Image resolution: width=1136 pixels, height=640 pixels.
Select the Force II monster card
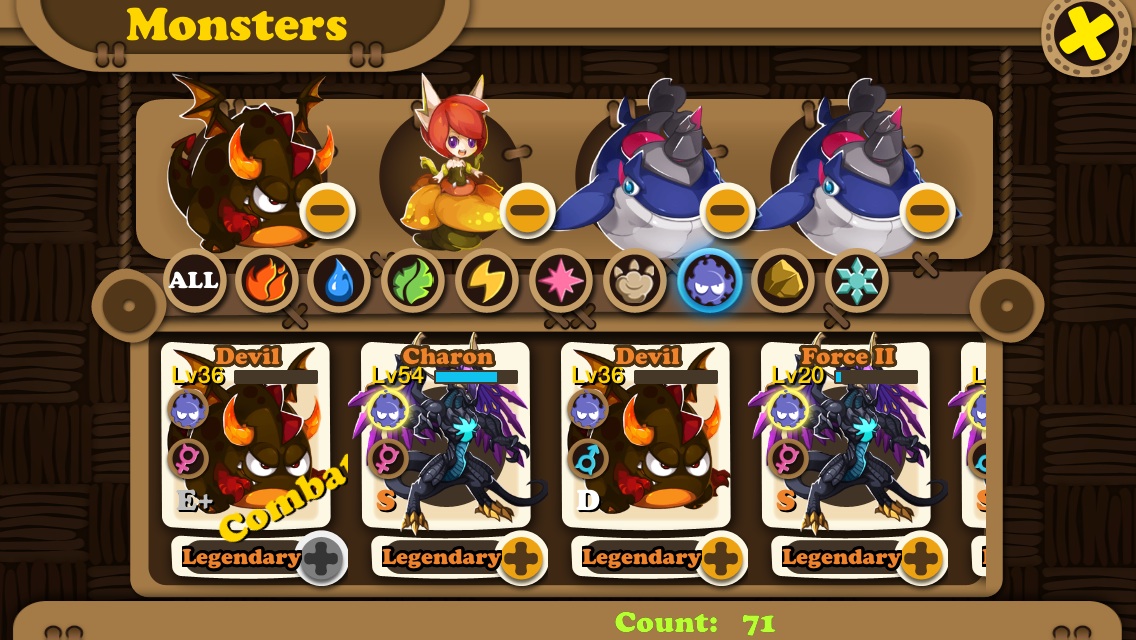tap(846, 435)
